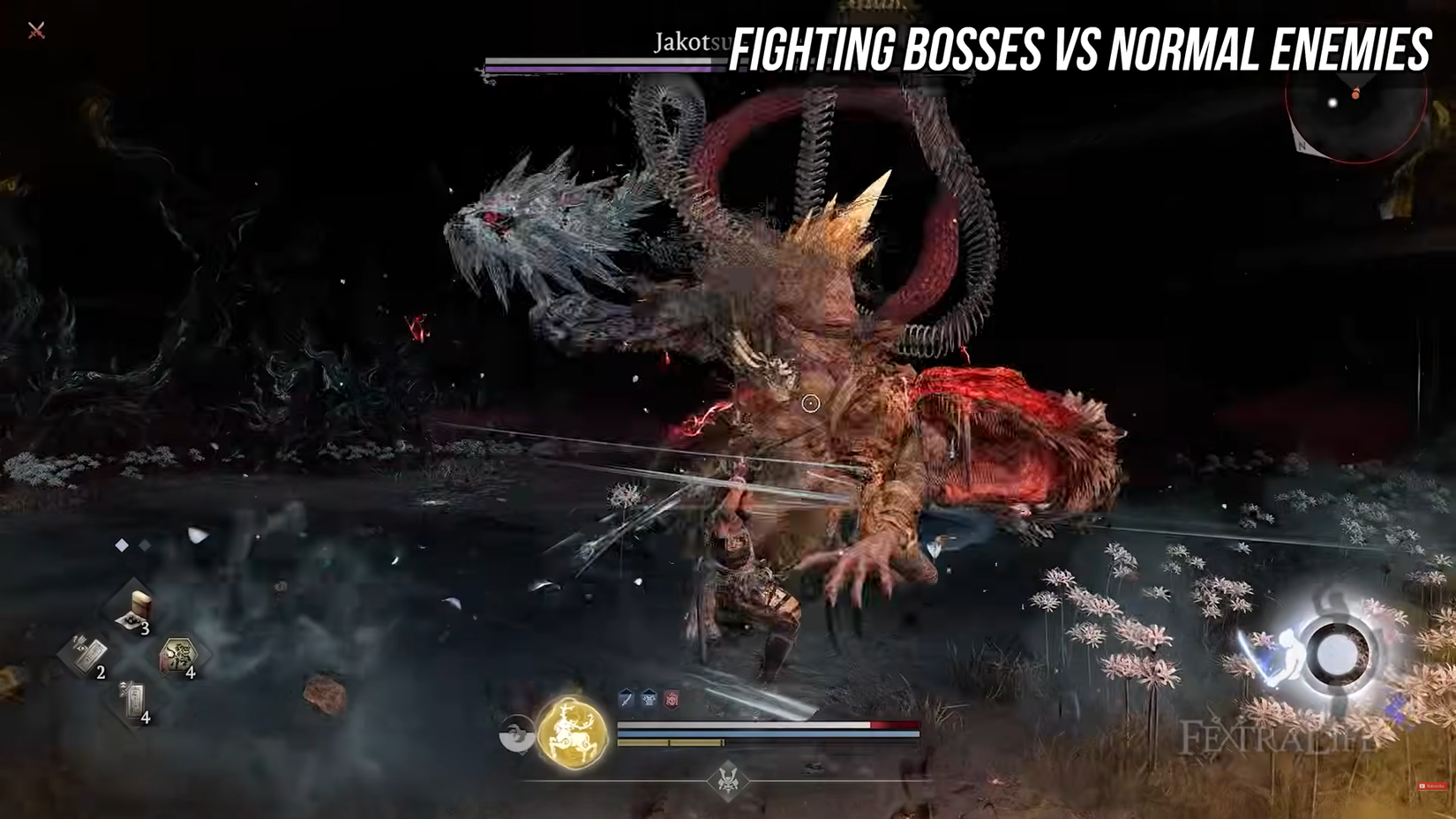Toggle the talisman item in quick slot 2
This screenshot has width=1456, height=819.
coord(90,653)
